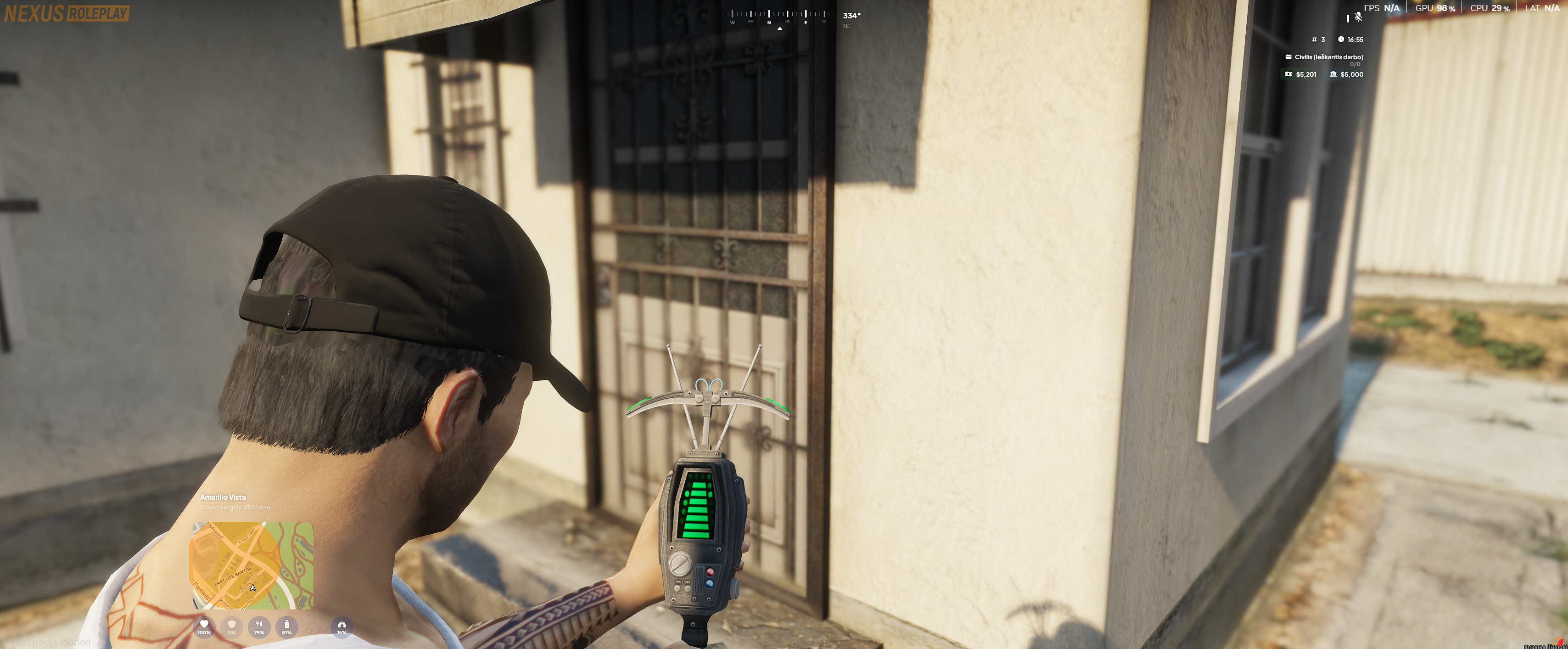The height and width of the screenshot is (649, 1568).
Task: Click the Nexus Roleplay logo
Action: coord(67,13)
